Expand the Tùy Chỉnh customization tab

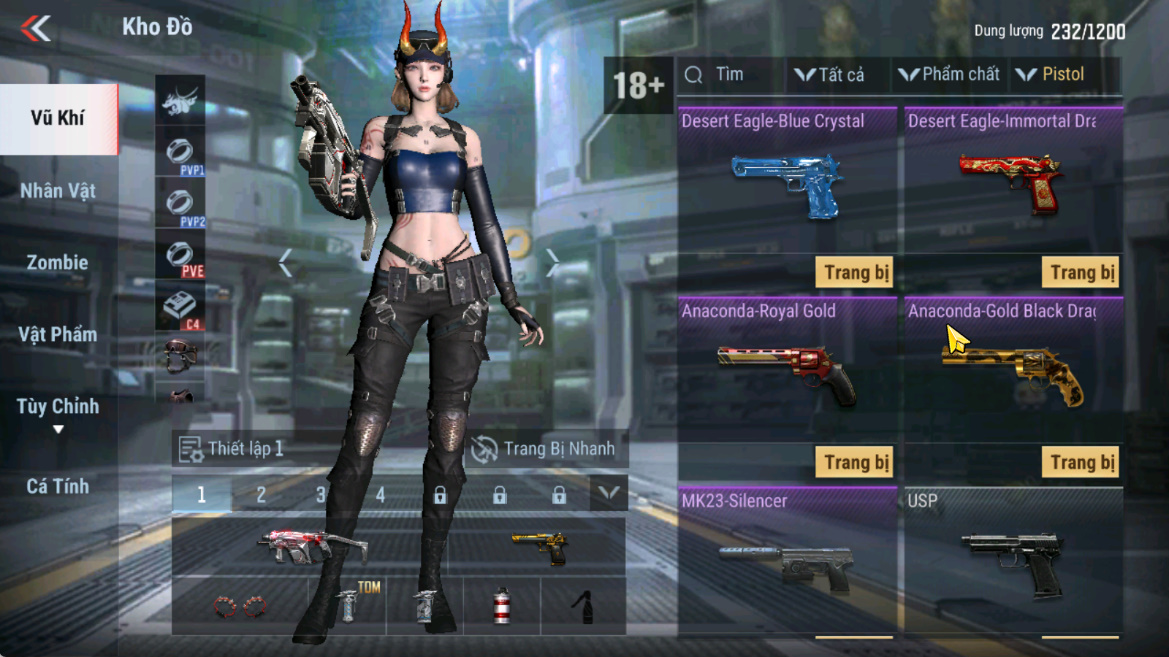pos(58,413)
